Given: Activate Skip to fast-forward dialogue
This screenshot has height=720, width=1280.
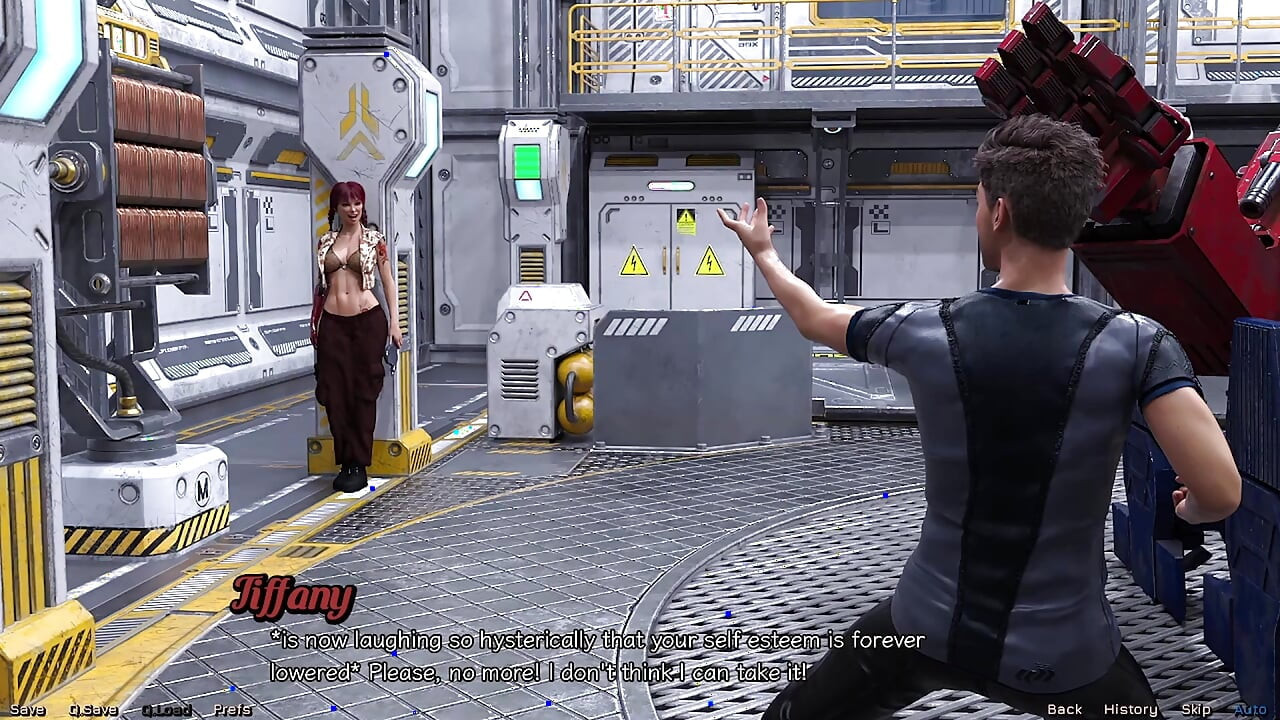Looking at the screenshot, I should (x=1195, y=709).
